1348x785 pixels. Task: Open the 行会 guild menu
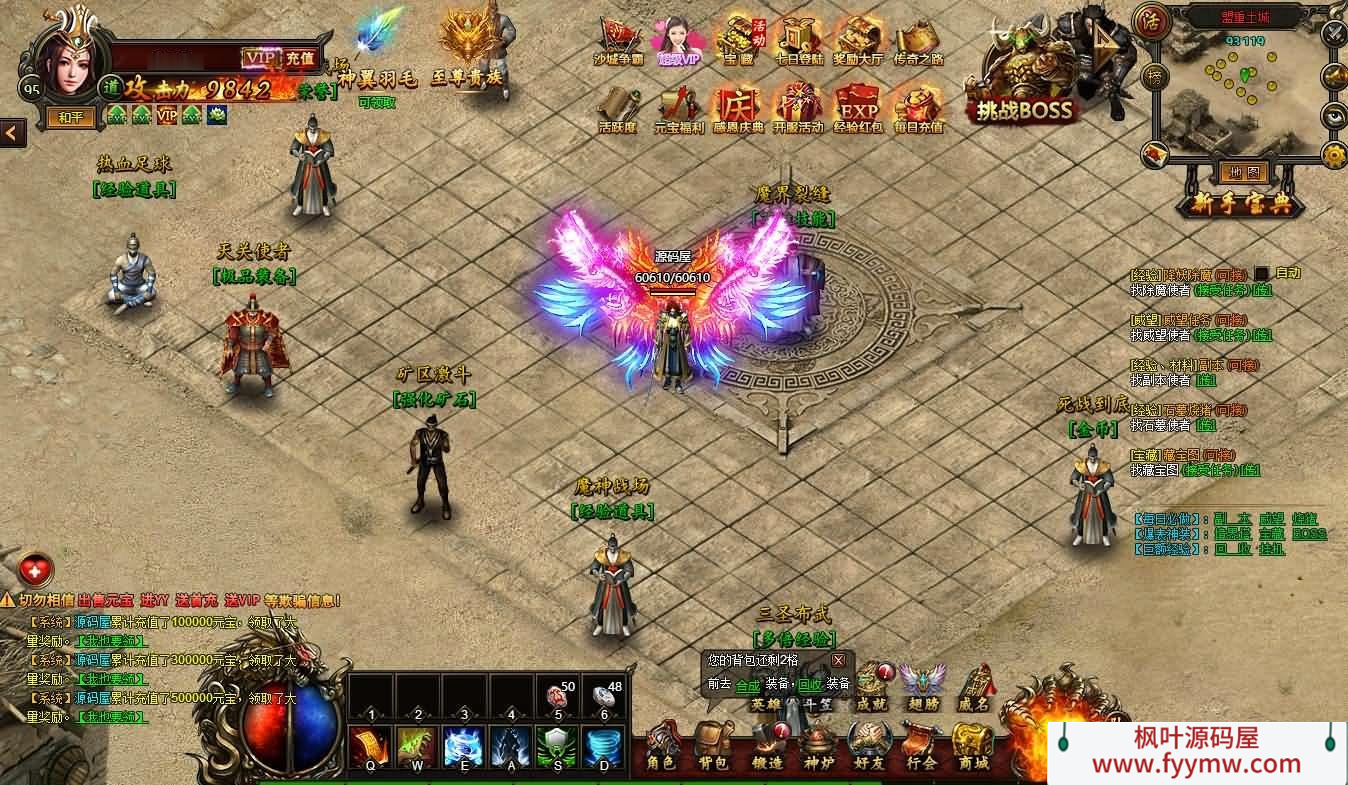[921, 746]
